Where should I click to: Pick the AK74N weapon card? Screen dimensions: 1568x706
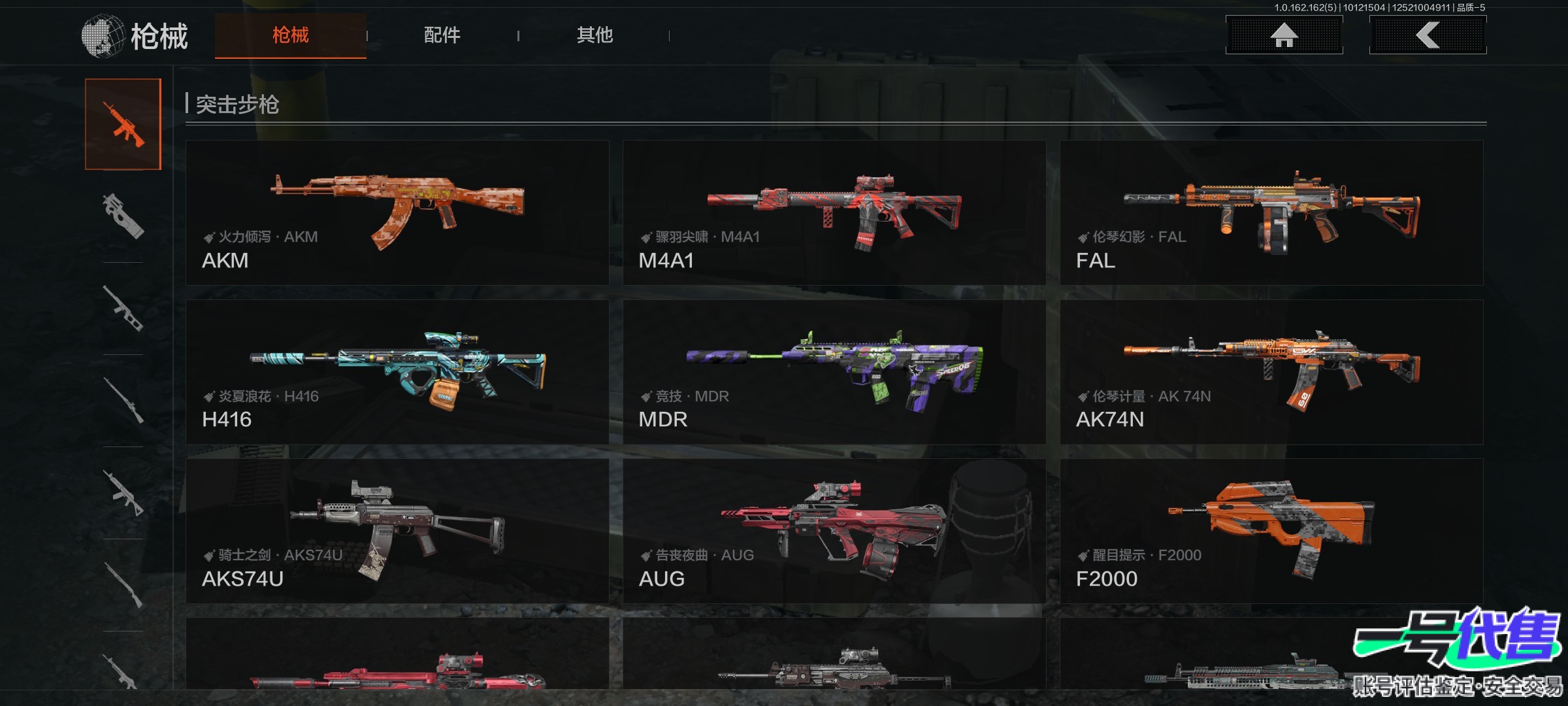1271,372
